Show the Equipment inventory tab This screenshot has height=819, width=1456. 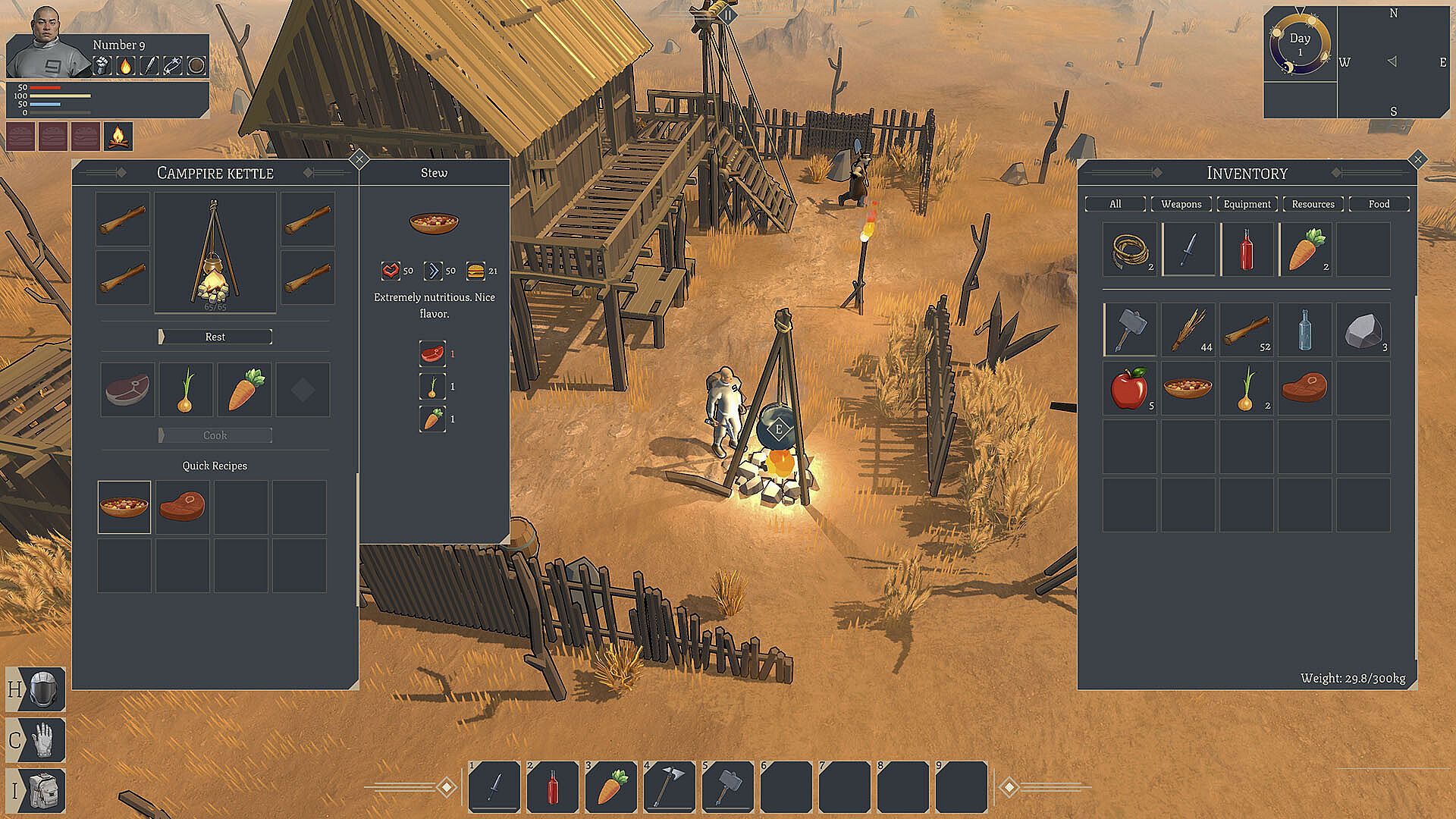click(x=1247, y=204)
